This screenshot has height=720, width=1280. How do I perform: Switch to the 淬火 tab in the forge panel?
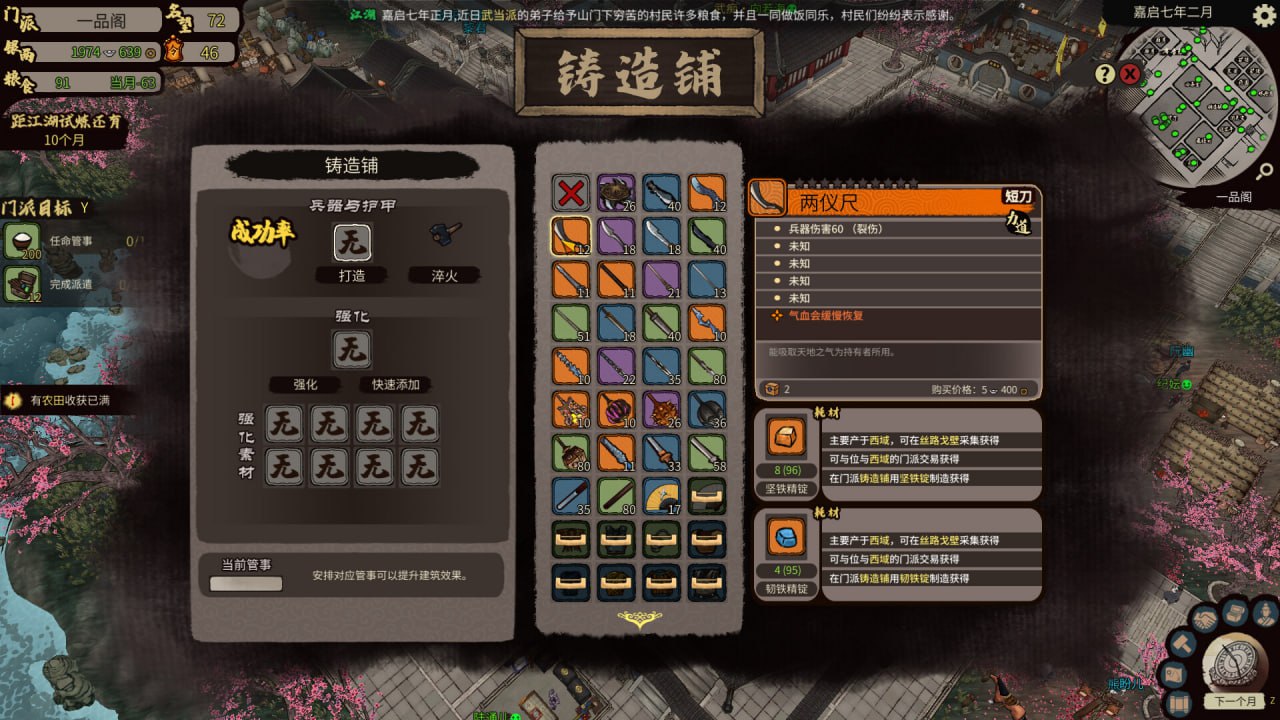pyautogui.click(x=444, y=275)
